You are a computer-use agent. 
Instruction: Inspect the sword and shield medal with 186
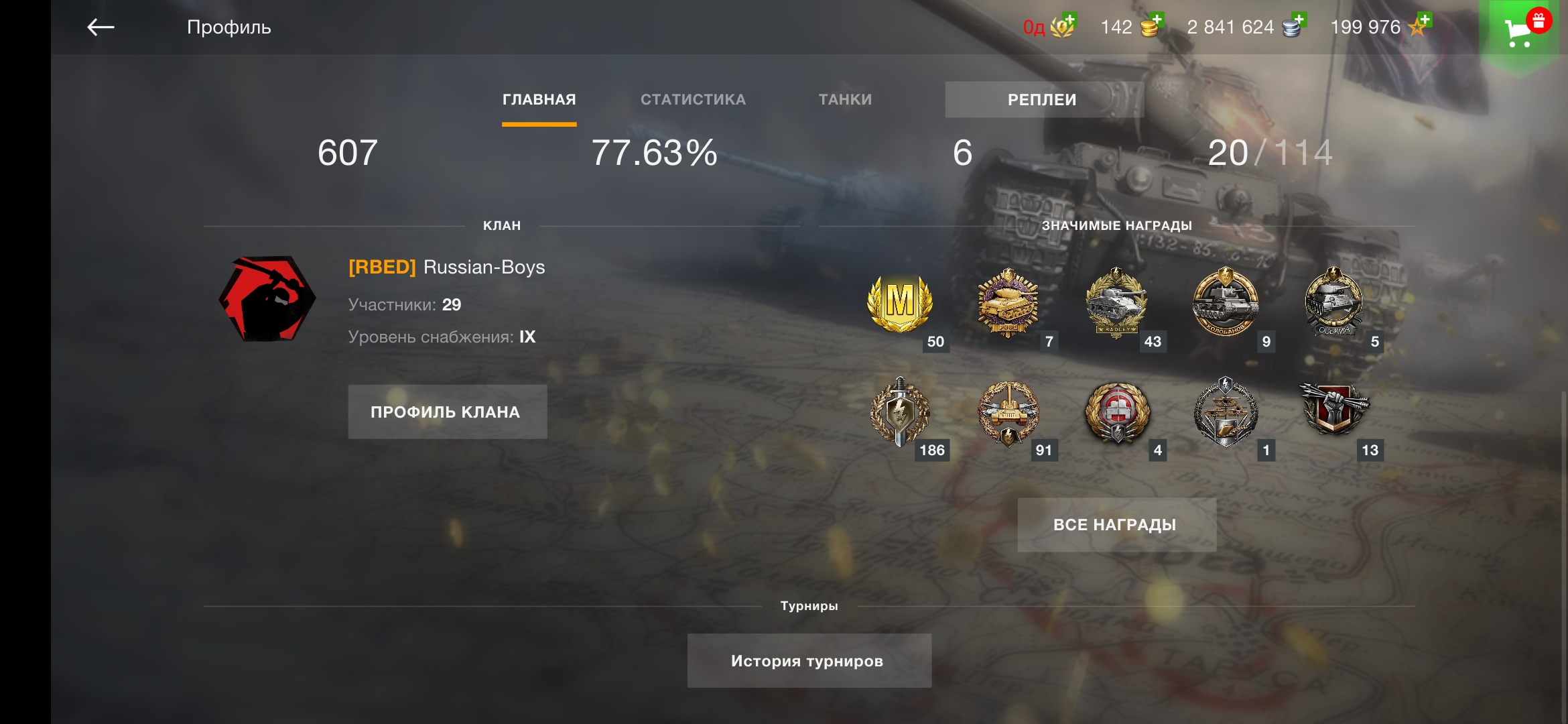[900, 412]
